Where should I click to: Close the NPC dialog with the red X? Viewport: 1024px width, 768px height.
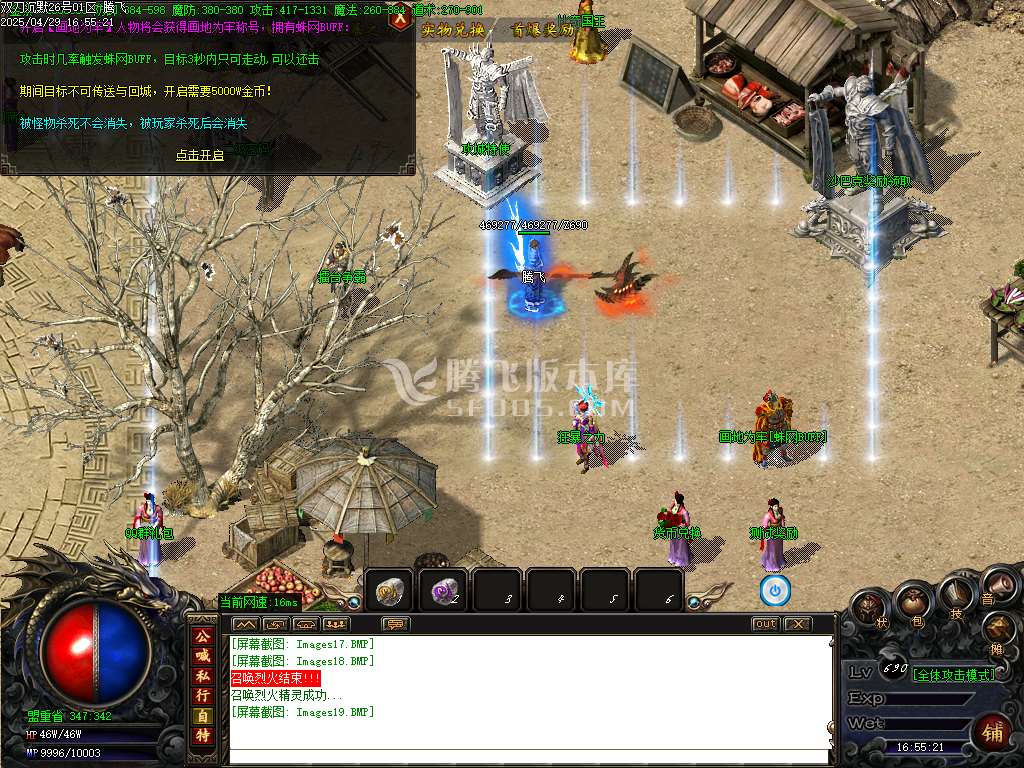tap(400, 20)
